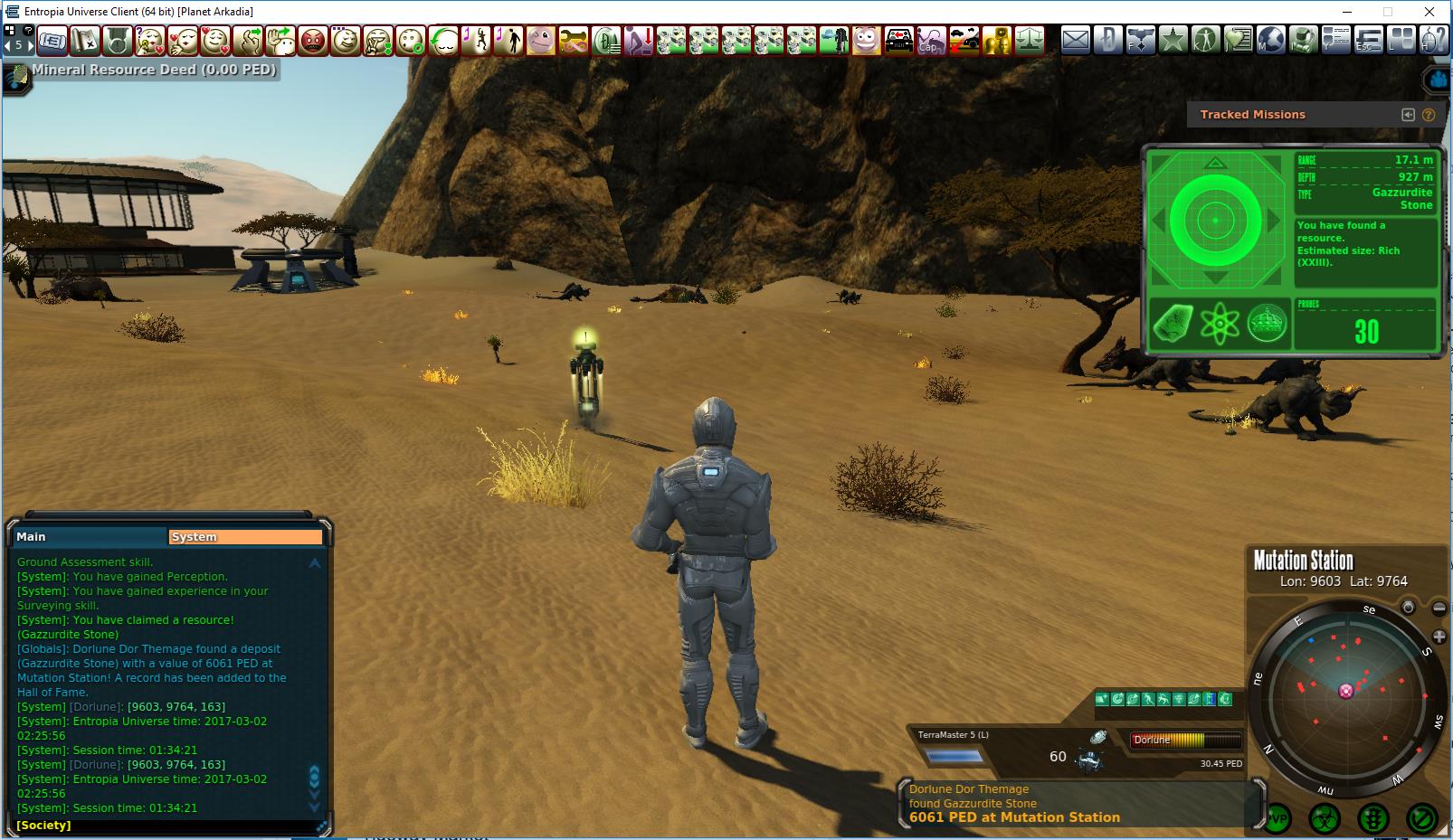Open the Tracked Missions help icon

[1429, 115]
